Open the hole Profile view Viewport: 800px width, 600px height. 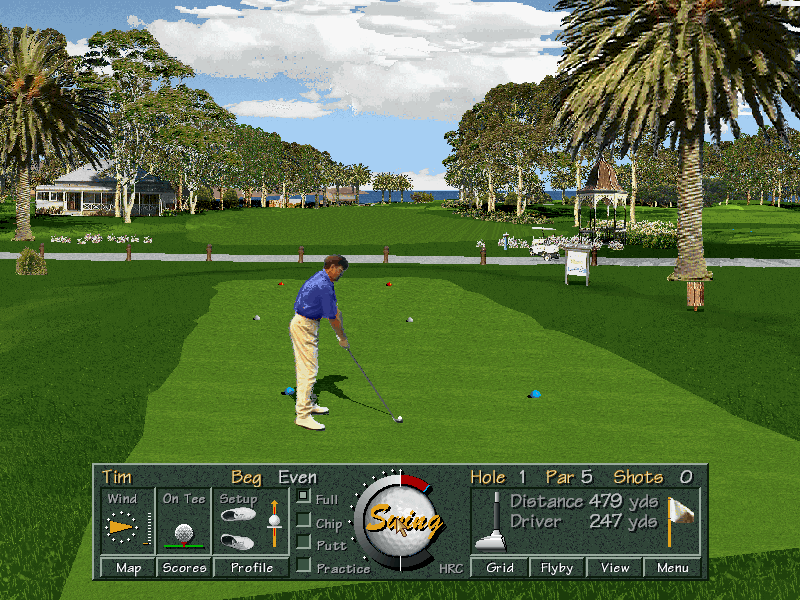[252, 568]
